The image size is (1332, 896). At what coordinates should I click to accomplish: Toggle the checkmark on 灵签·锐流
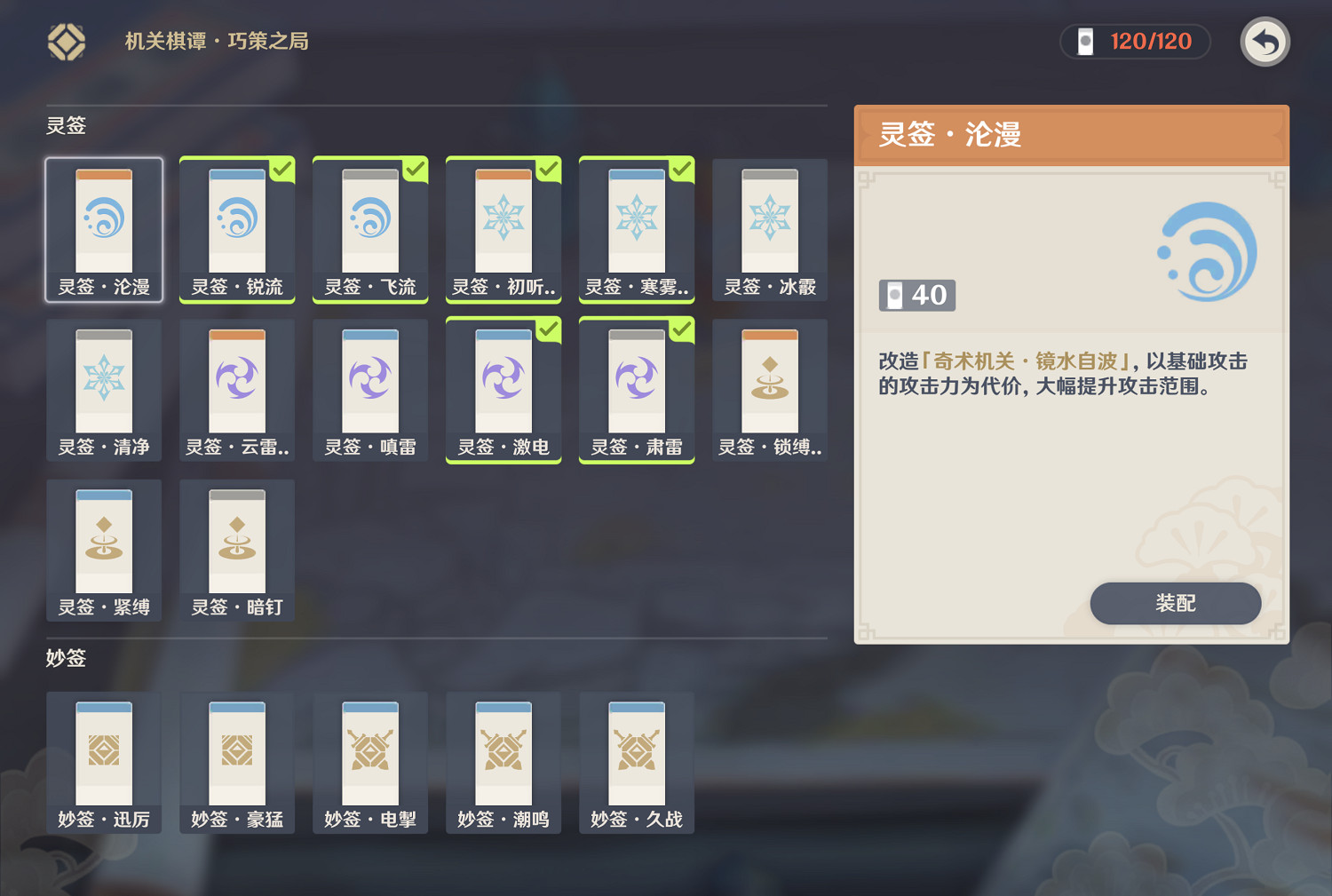click(x=237, y=229)
